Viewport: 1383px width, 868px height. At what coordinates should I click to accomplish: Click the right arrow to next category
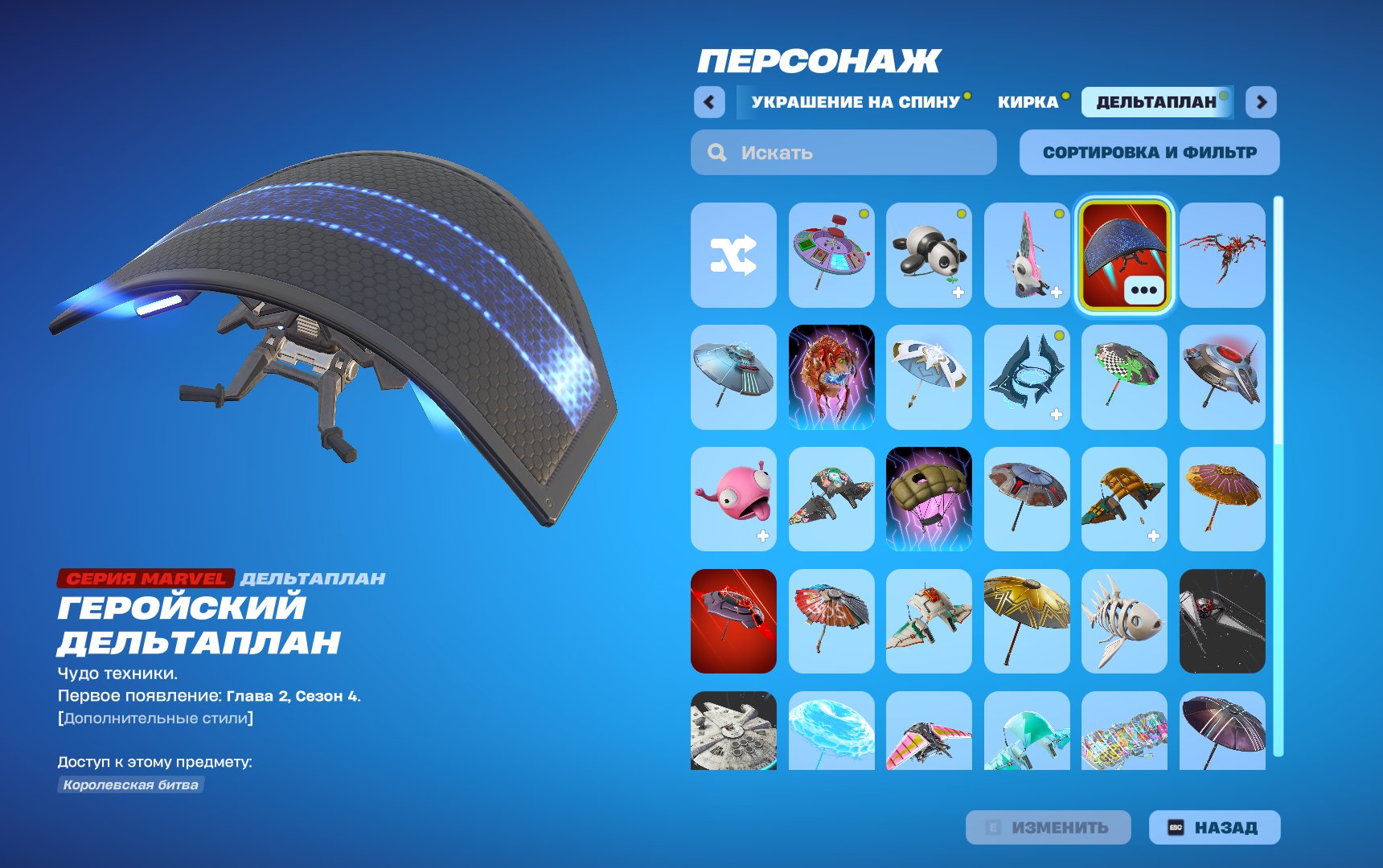(1262, 103)
